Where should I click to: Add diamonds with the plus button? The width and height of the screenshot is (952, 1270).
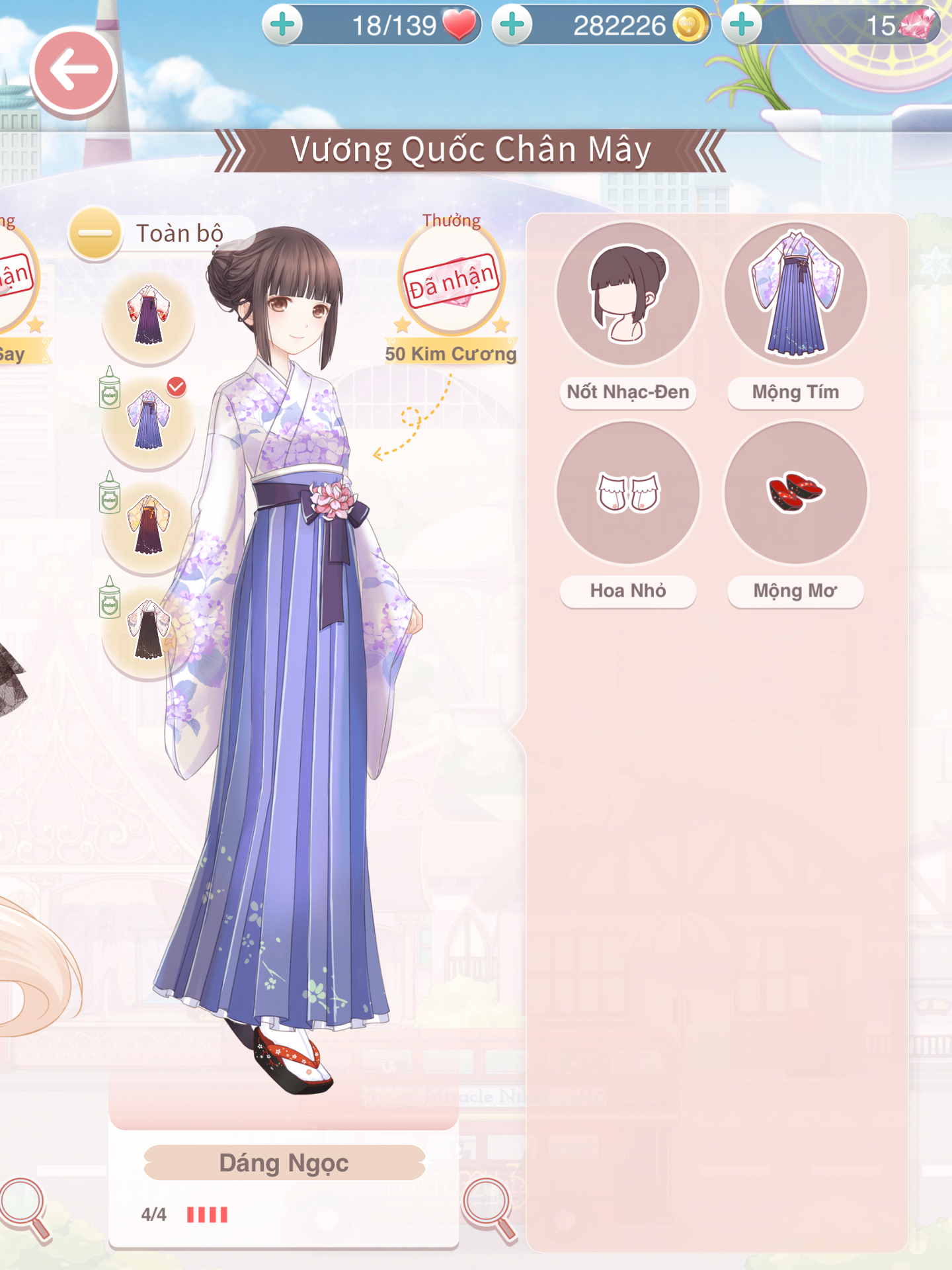[x=742, y=25]
